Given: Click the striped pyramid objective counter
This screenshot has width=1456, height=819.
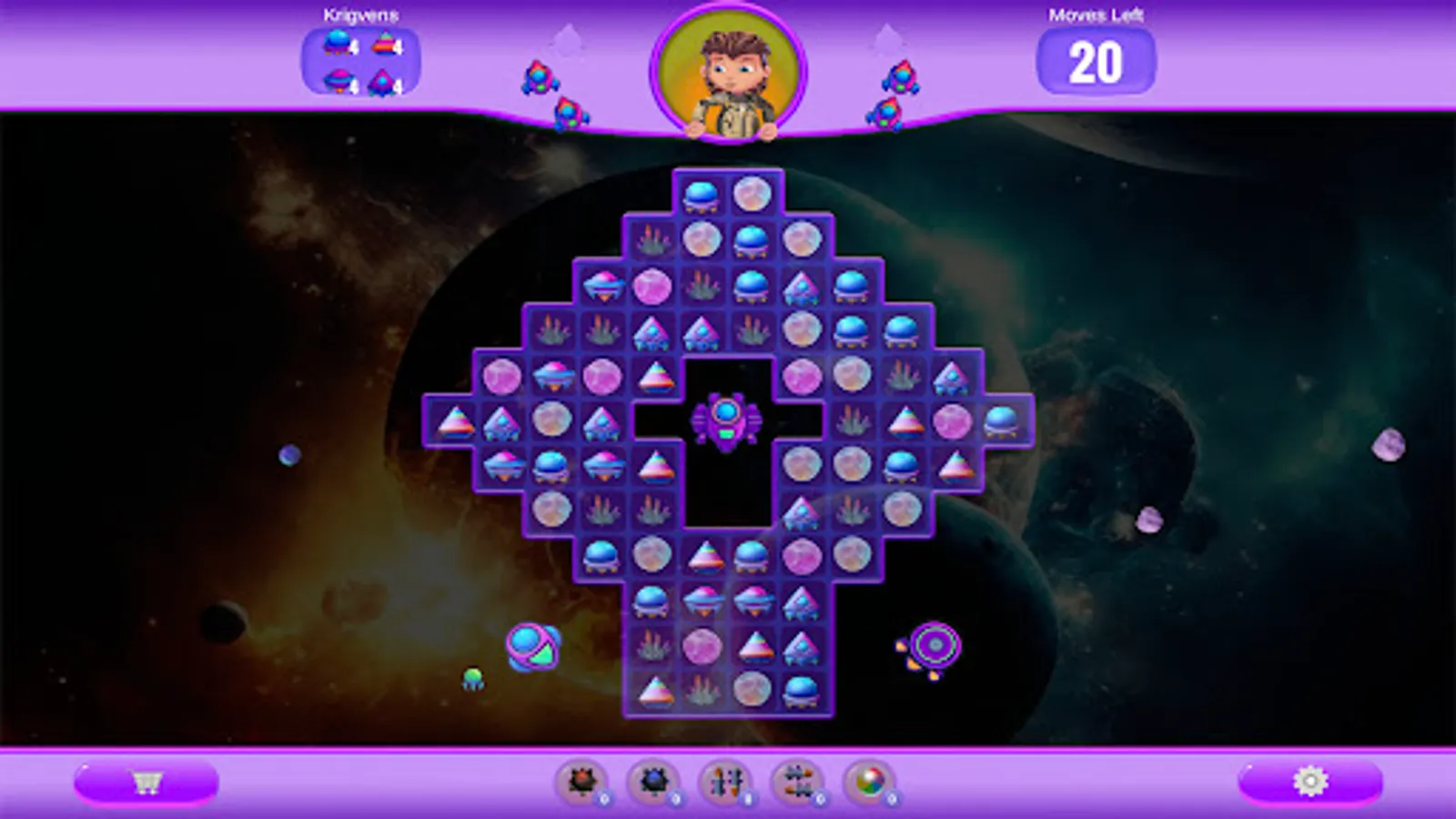Looking at the screenshot, I should pyautogui.click(x=386, y=41).
